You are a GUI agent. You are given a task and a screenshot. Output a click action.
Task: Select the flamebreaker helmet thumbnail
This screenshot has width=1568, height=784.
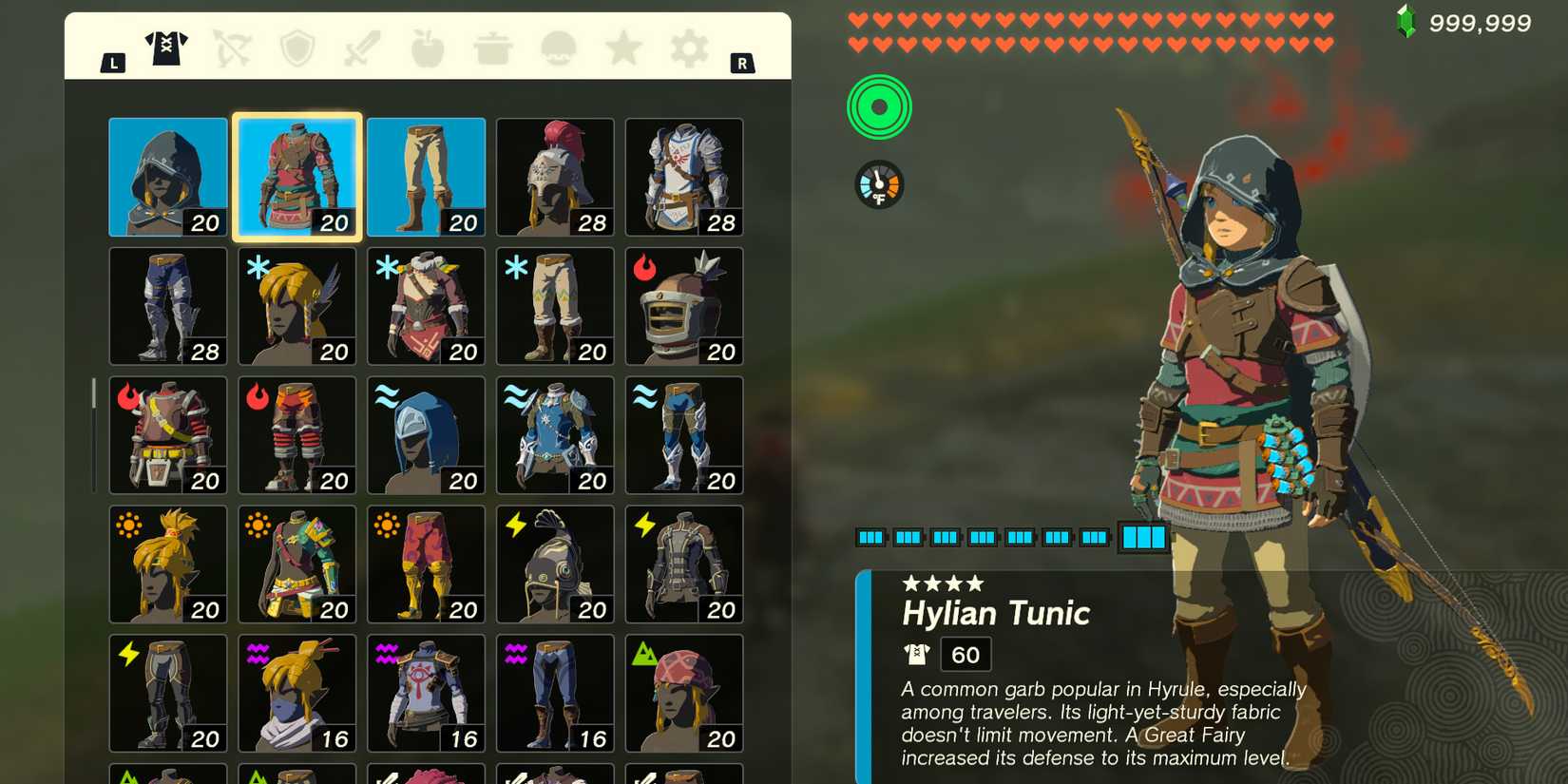[684, 305]
